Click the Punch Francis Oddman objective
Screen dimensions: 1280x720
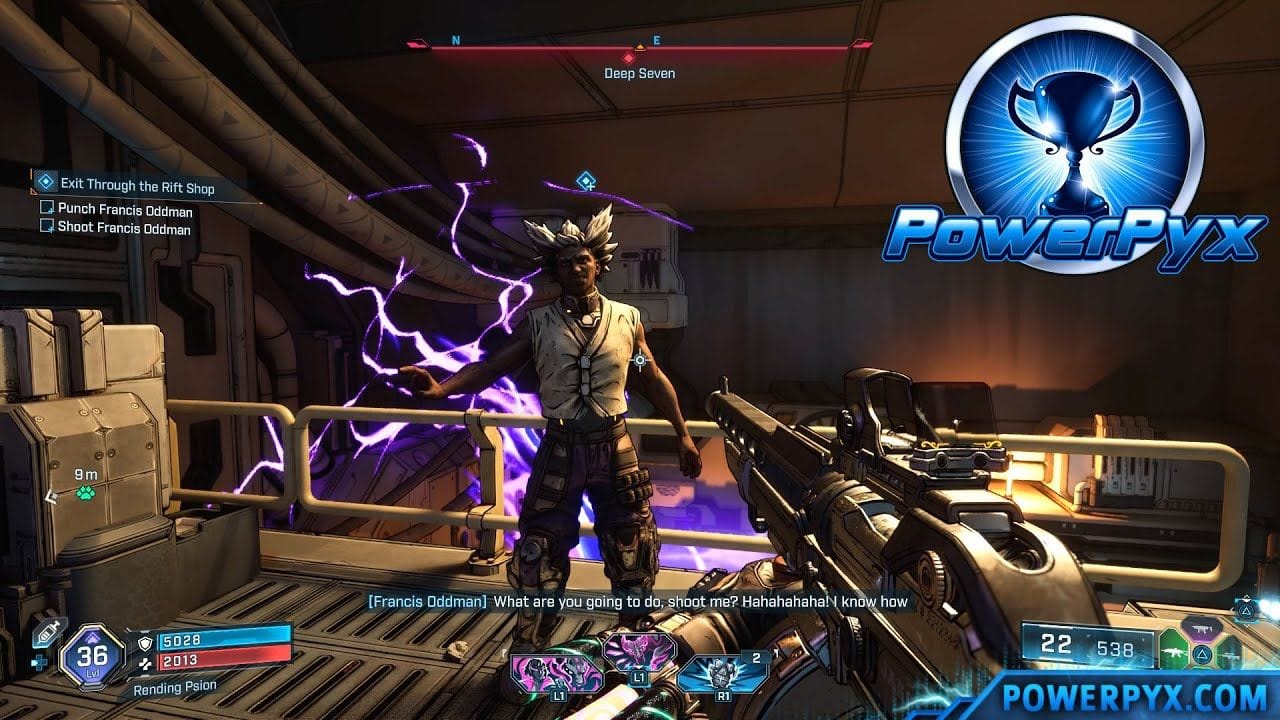[125, 210]
